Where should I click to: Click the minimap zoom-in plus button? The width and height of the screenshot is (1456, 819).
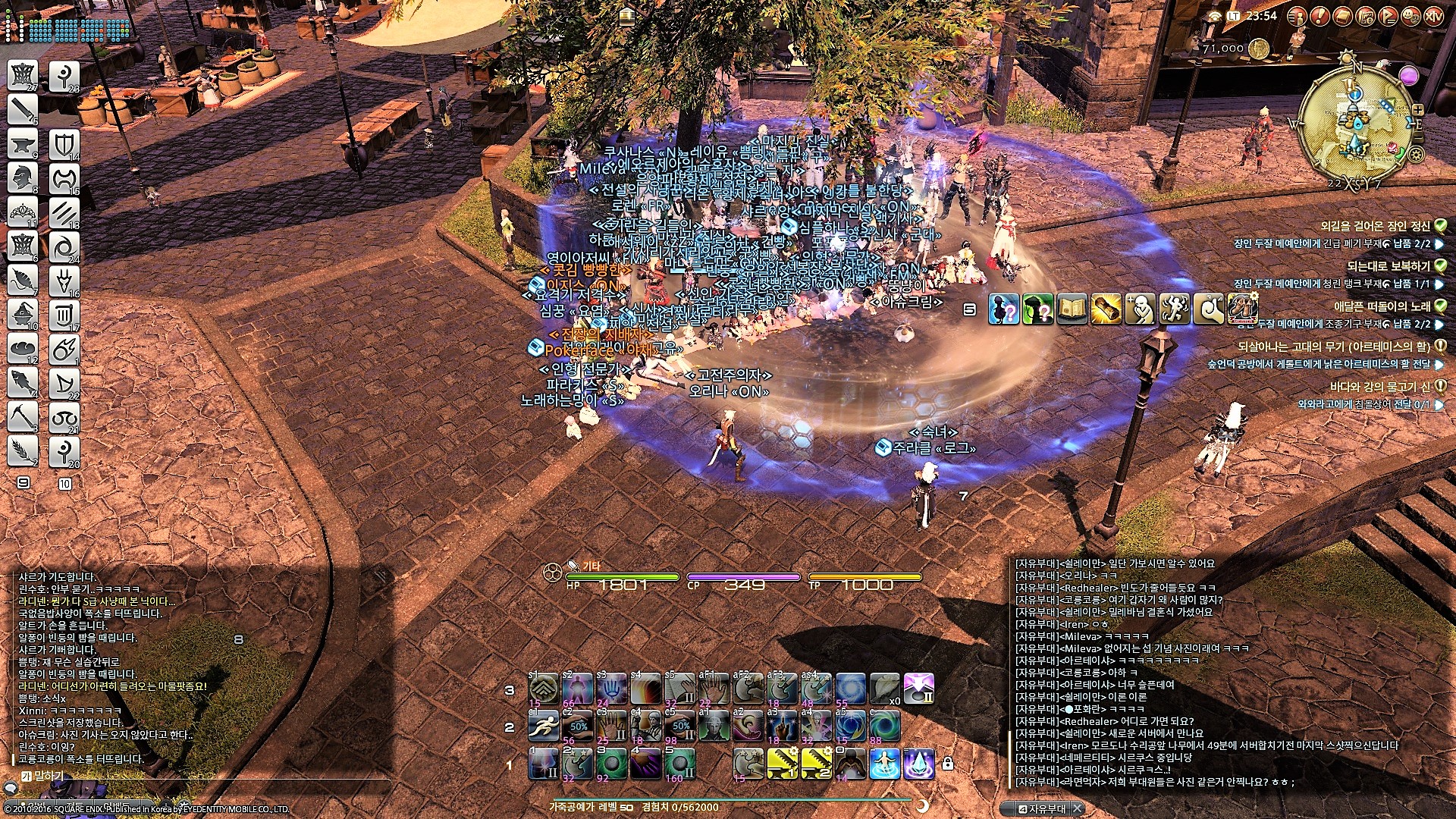pyautogui.click(x=1418, y=110)
